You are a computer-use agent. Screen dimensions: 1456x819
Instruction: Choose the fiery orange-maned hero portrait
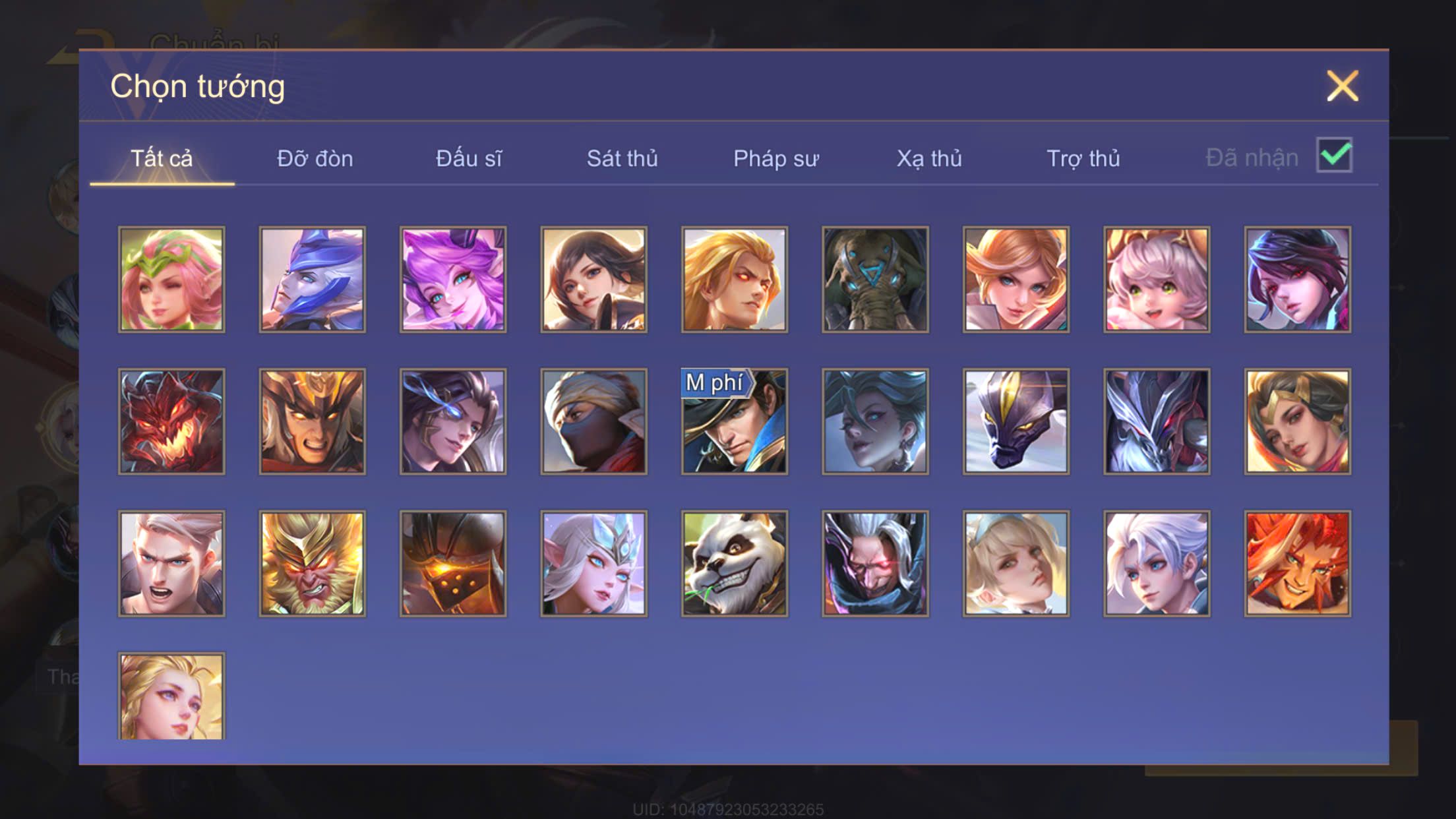tap(1297, 564)
